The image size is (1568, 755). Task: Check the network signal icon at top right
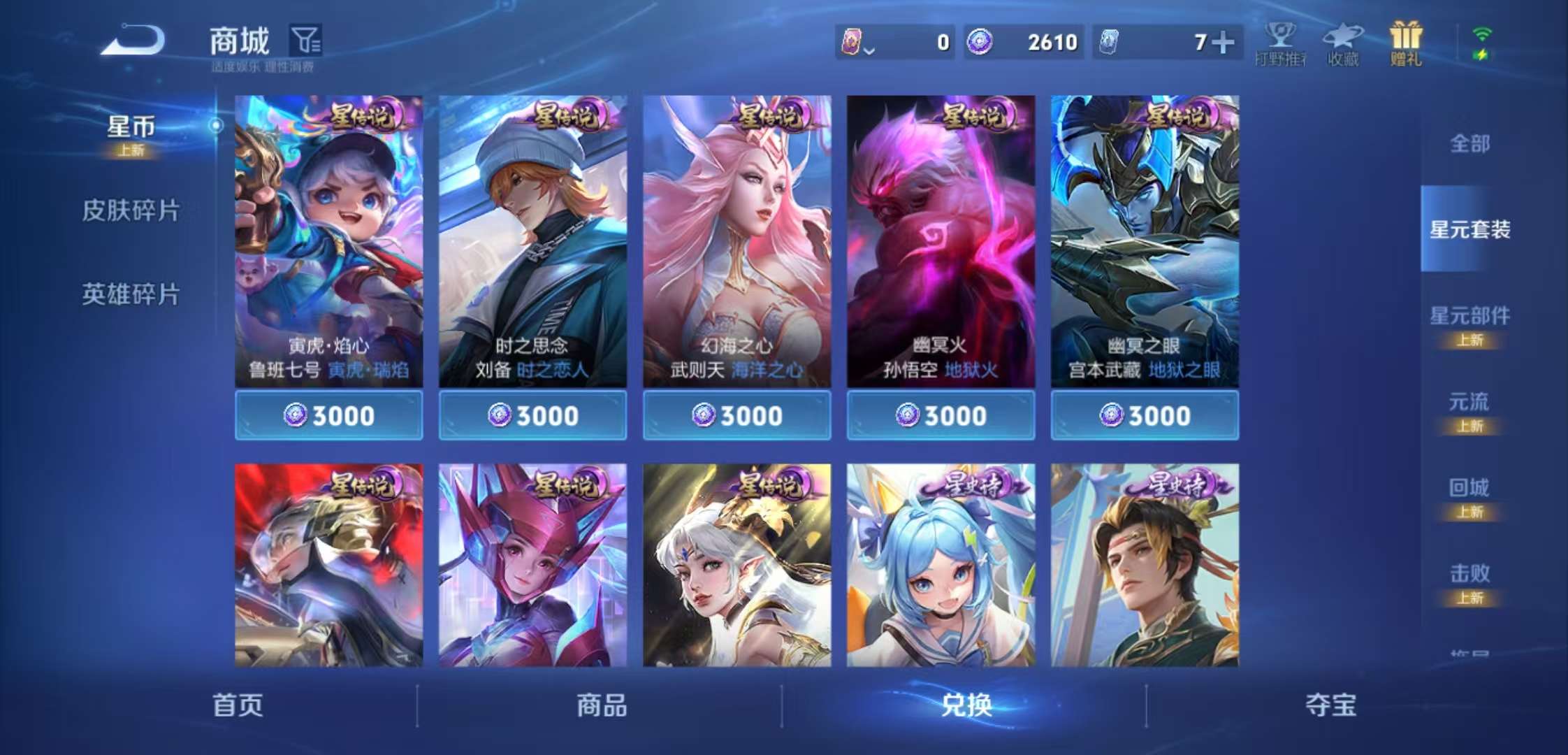pos(1481,34)
